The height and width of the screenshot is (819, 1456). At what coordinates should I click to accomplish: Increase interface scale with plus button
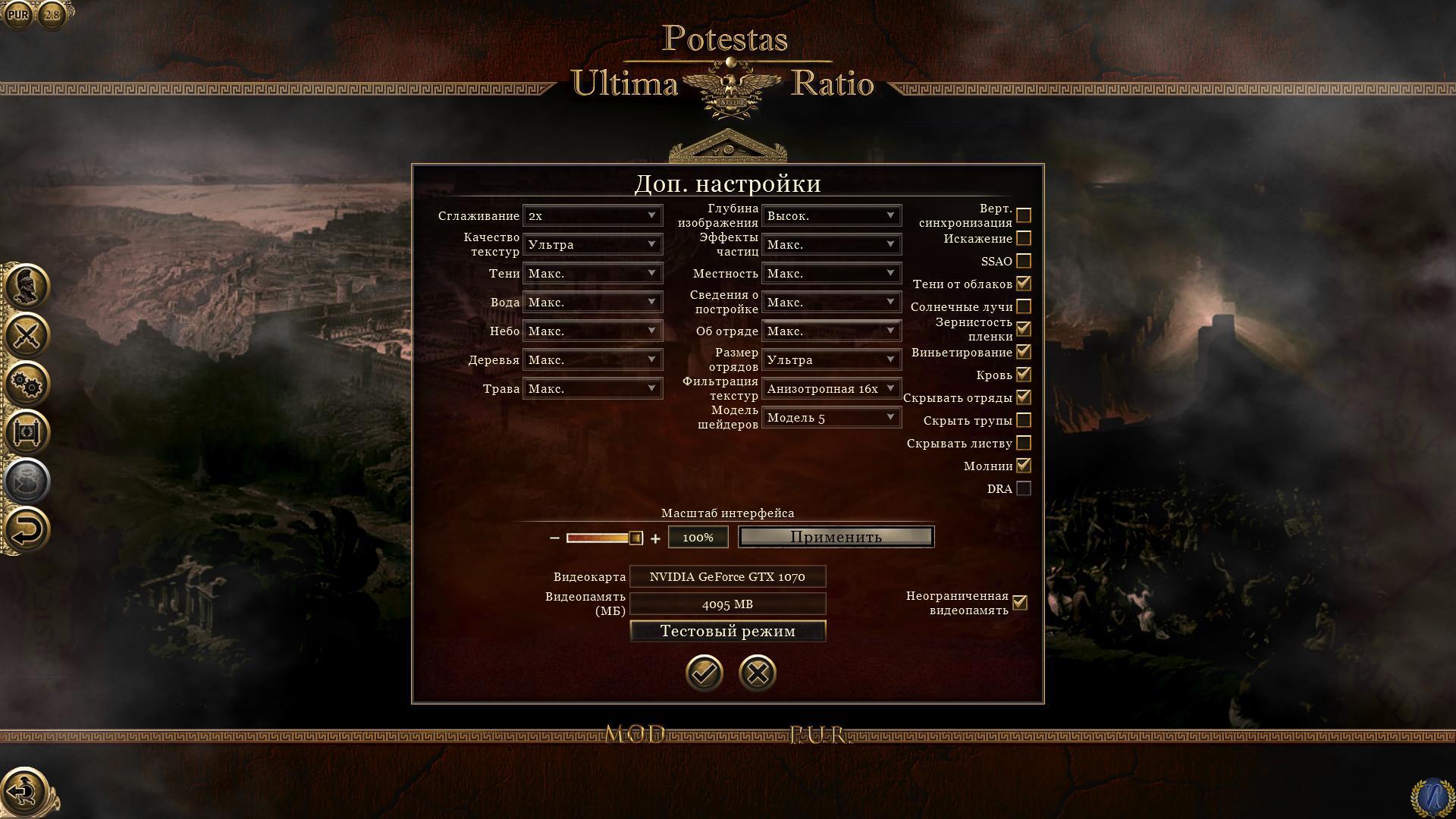point(655,538)
